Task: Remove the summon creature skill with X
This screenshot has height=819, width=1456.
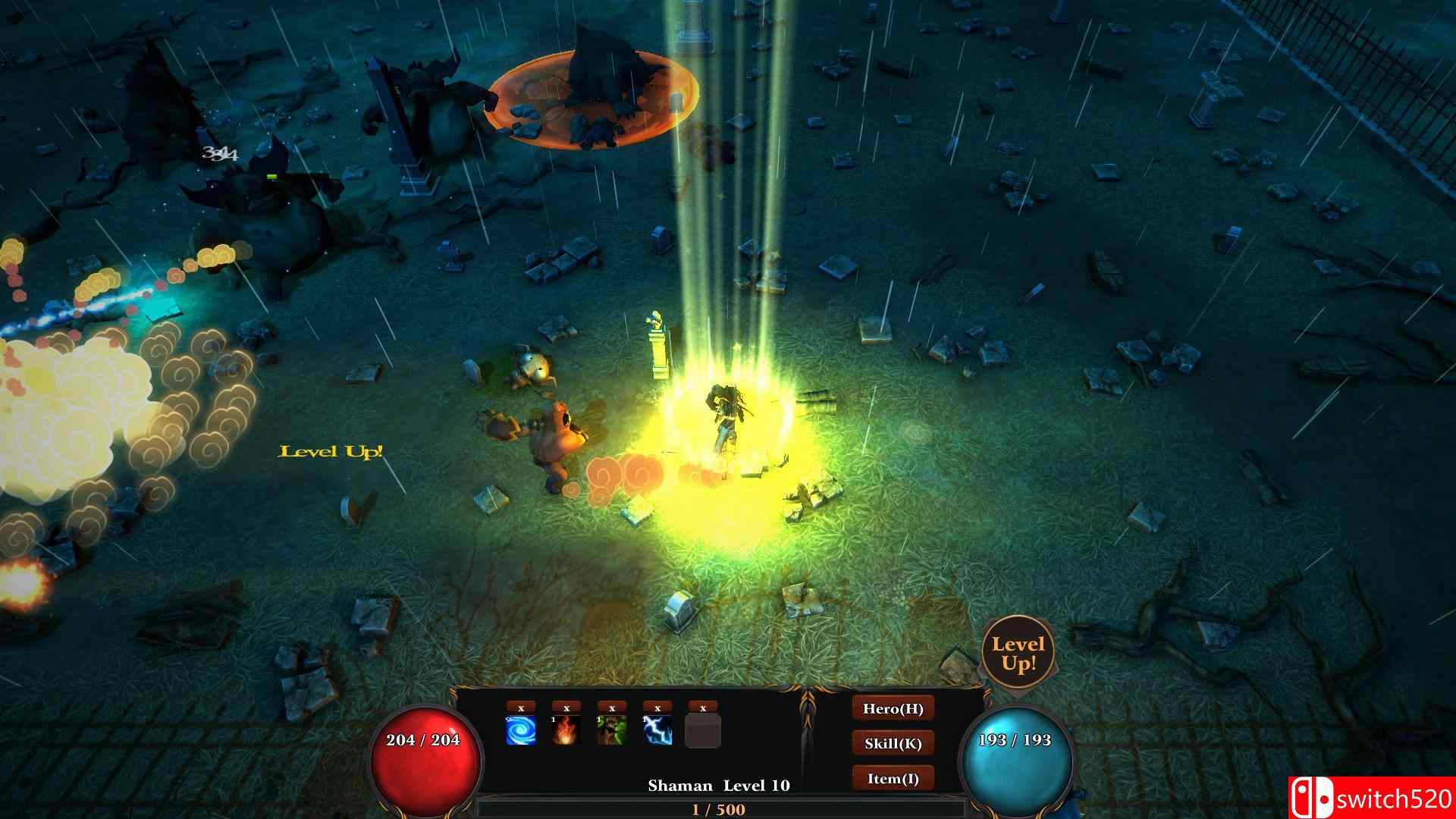Action: point(611,708)
